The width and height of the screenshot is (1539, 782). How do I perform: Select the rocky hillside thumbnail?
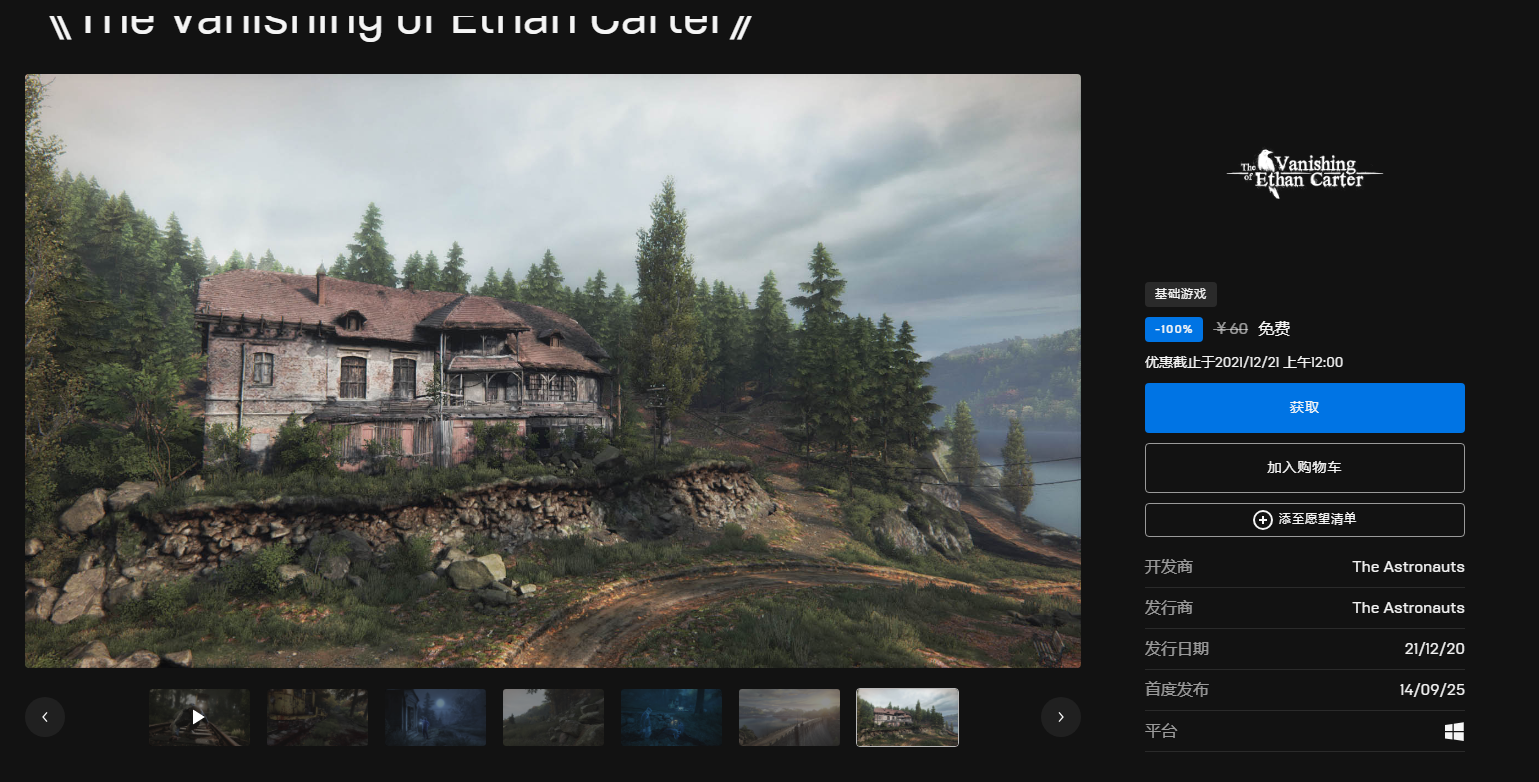[x=553, y=717]
